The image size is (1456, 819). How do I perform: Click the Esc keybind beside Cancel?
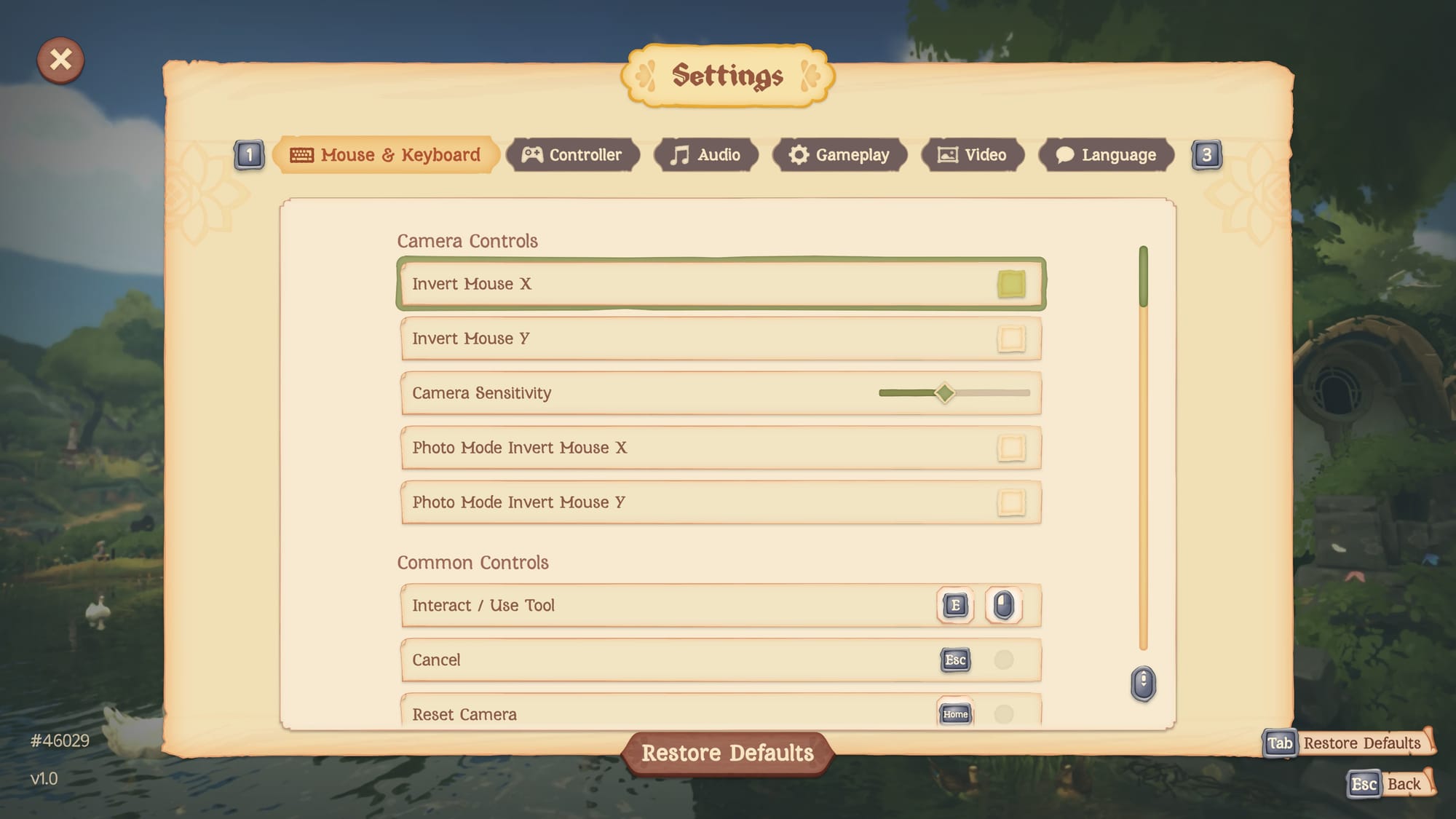coord(954,660)
